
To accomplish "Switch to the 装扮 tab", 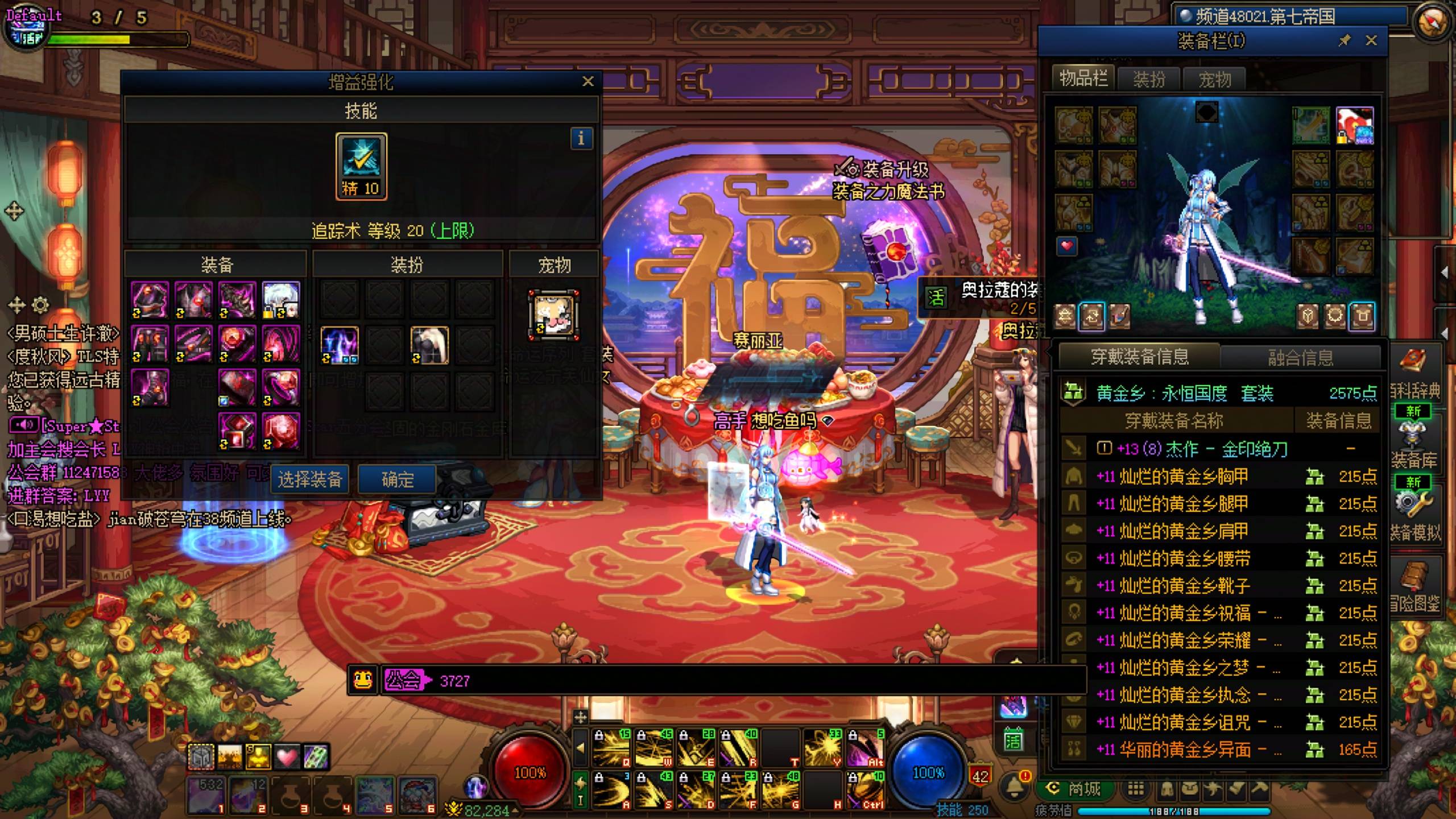I will pos(1149,79).
